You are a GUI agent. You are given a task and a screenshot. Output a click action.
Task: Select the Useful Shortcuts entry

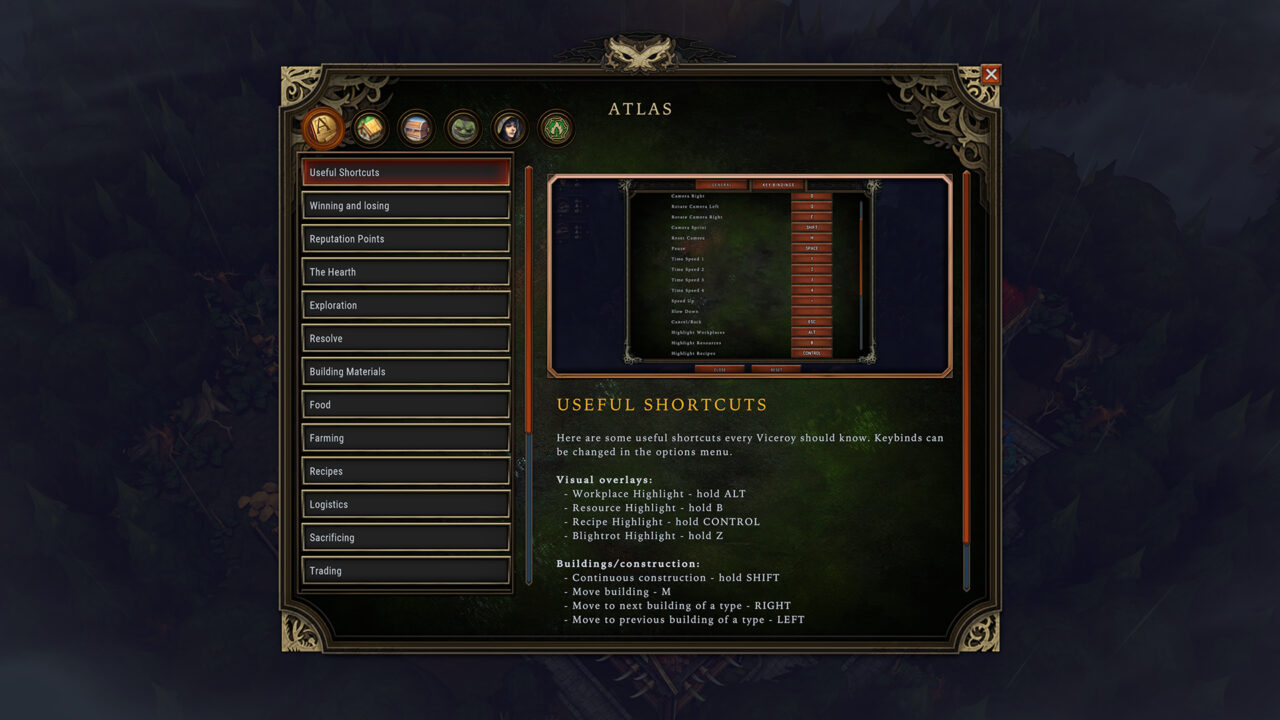(406, 173)
